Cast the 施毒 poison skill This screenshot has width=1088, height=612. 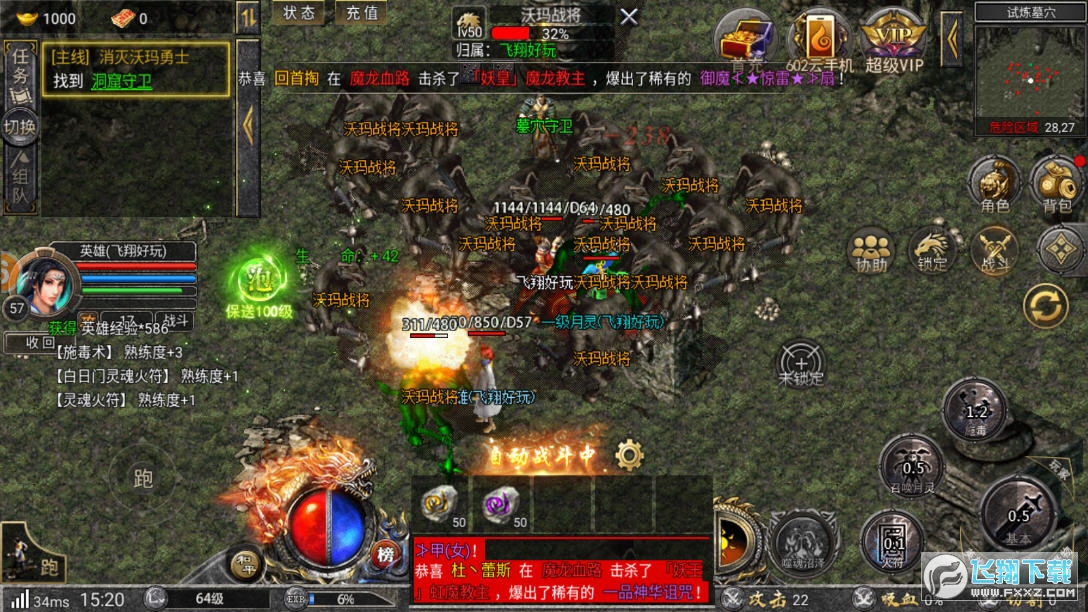click(975, 409)
